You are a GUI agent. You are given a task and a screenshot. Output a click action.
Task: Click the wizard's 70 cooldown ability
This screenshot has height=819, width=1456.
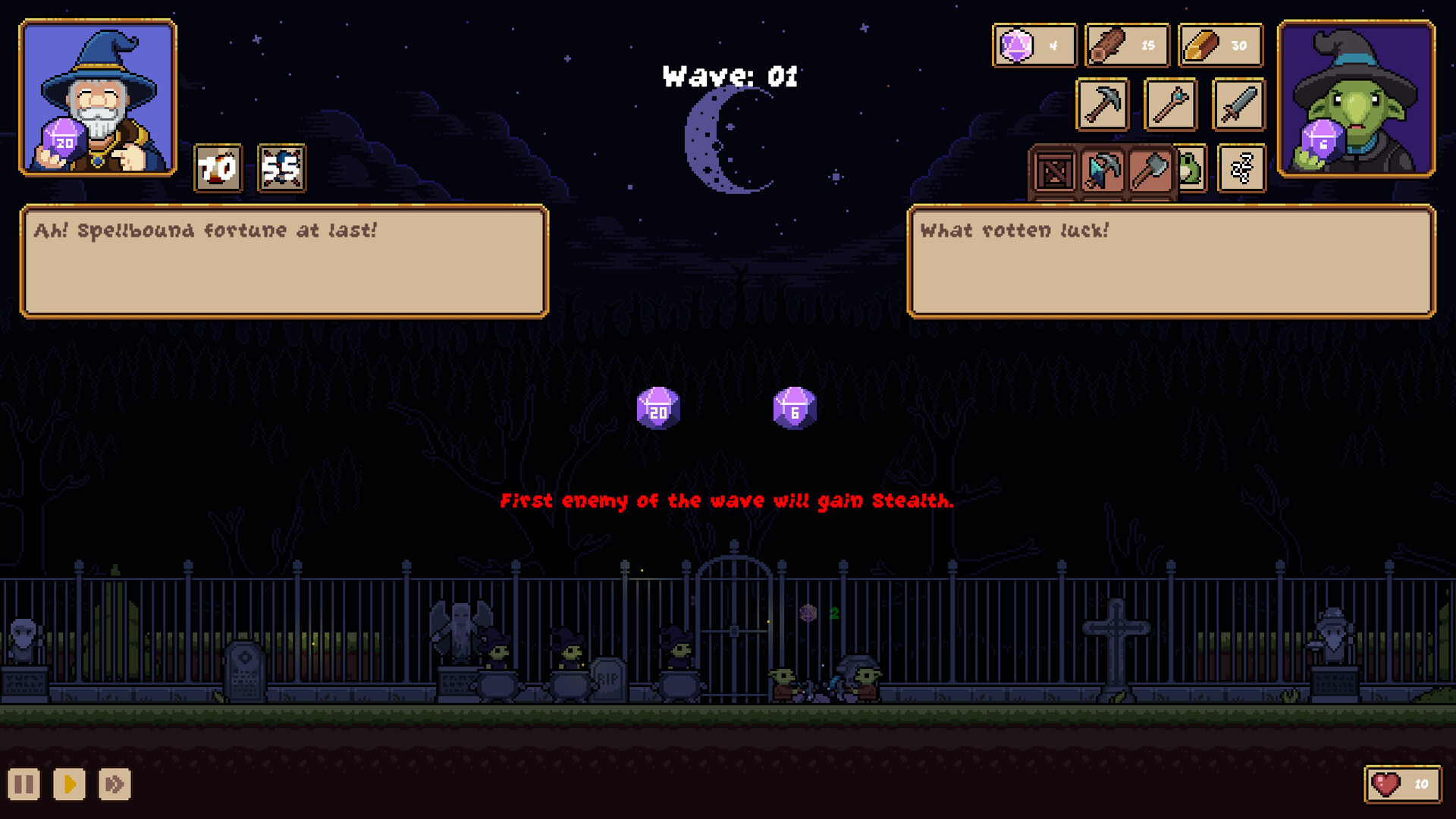[218, 168]
